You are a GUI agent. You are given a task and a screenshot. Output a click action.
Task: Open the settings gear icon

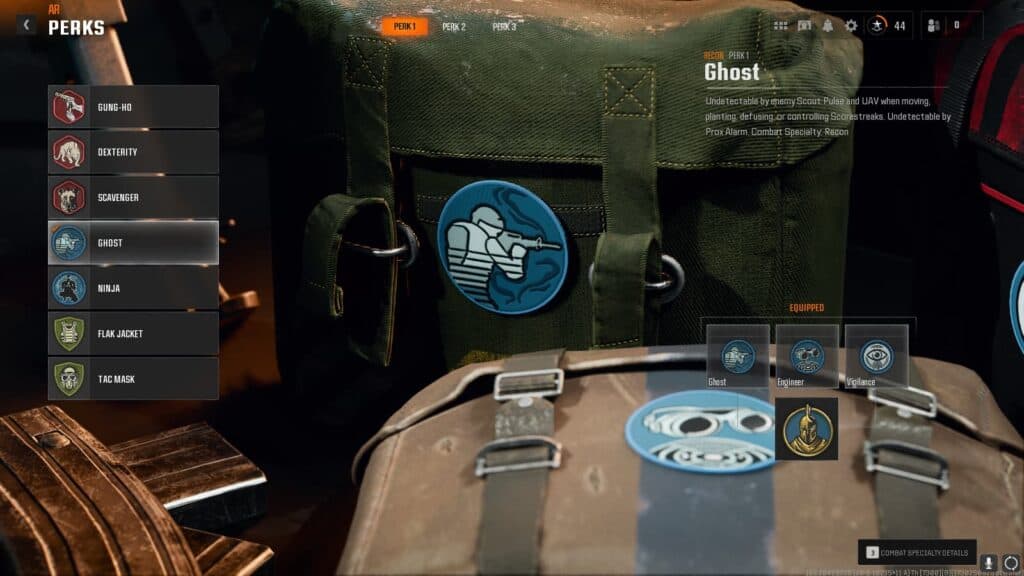[x=851, y=26]
